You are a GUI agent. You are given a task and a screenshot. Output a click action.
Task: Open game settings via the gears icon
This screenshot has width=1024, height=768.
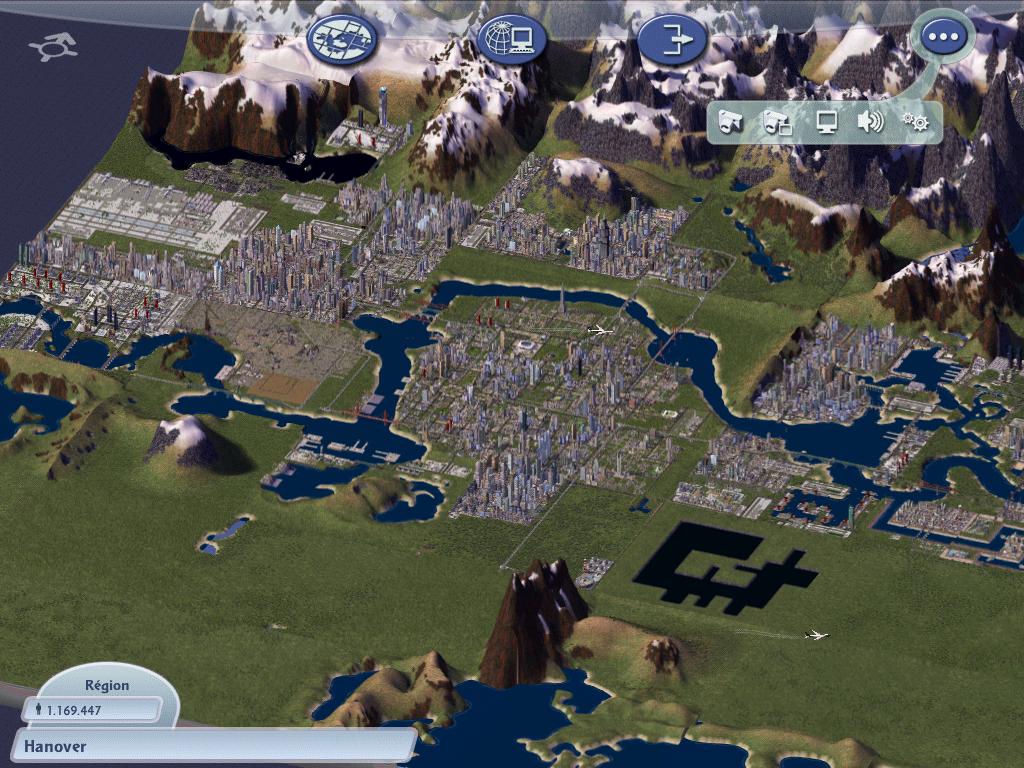(915, 122)
